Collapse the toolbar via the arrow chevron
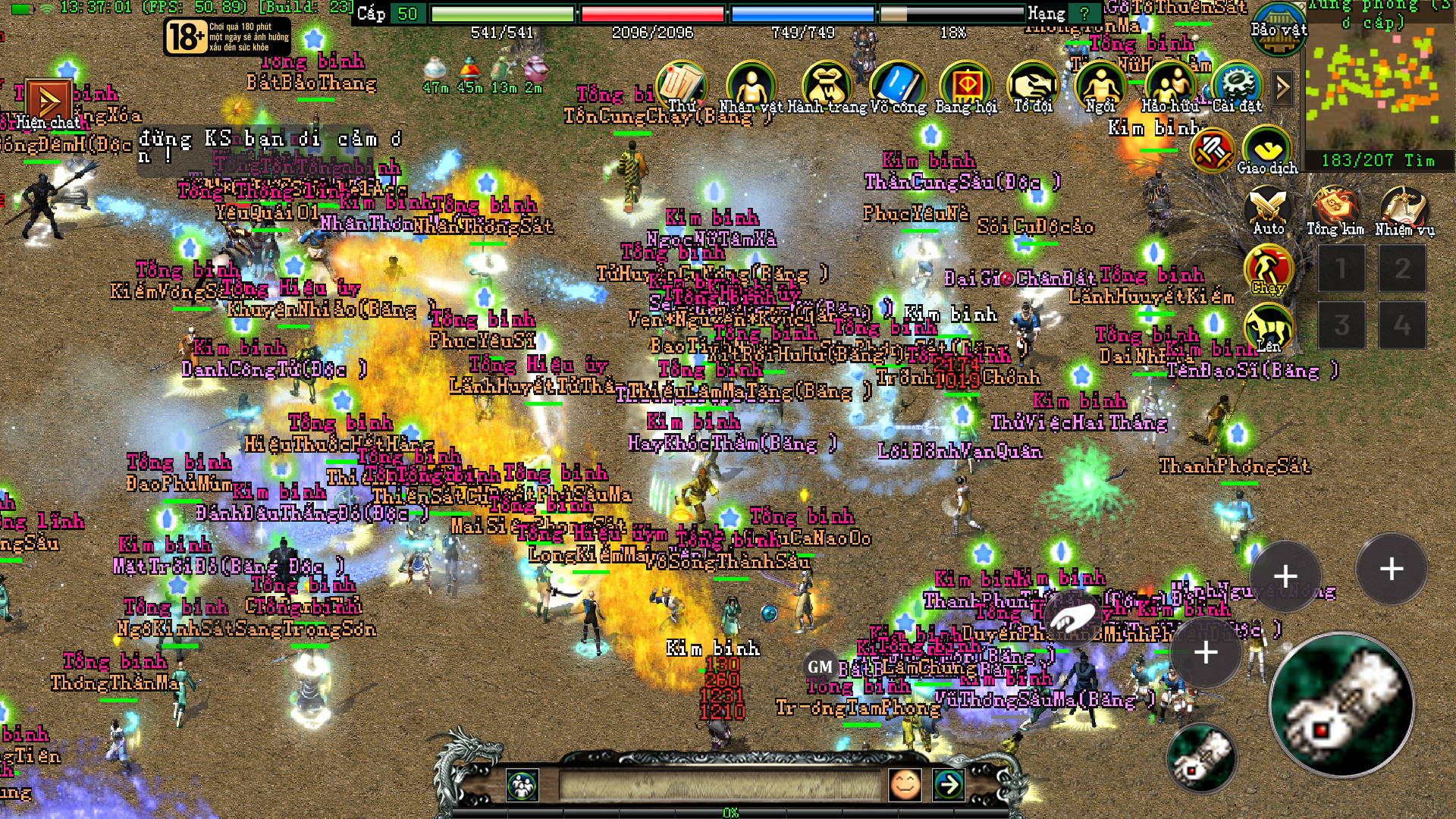 (1282, 86)
